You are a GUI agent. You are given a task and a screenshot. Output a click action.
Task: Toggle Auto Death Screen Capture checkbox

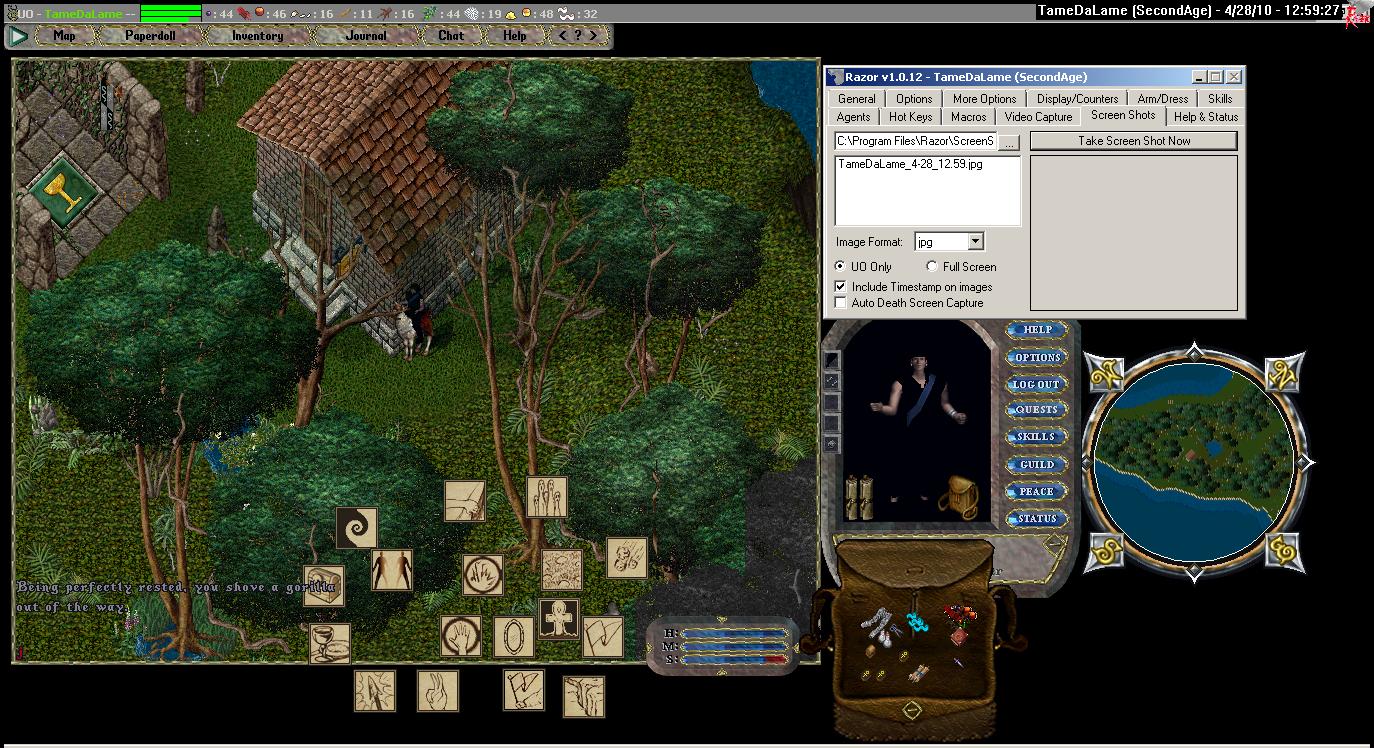pos(841,303)
